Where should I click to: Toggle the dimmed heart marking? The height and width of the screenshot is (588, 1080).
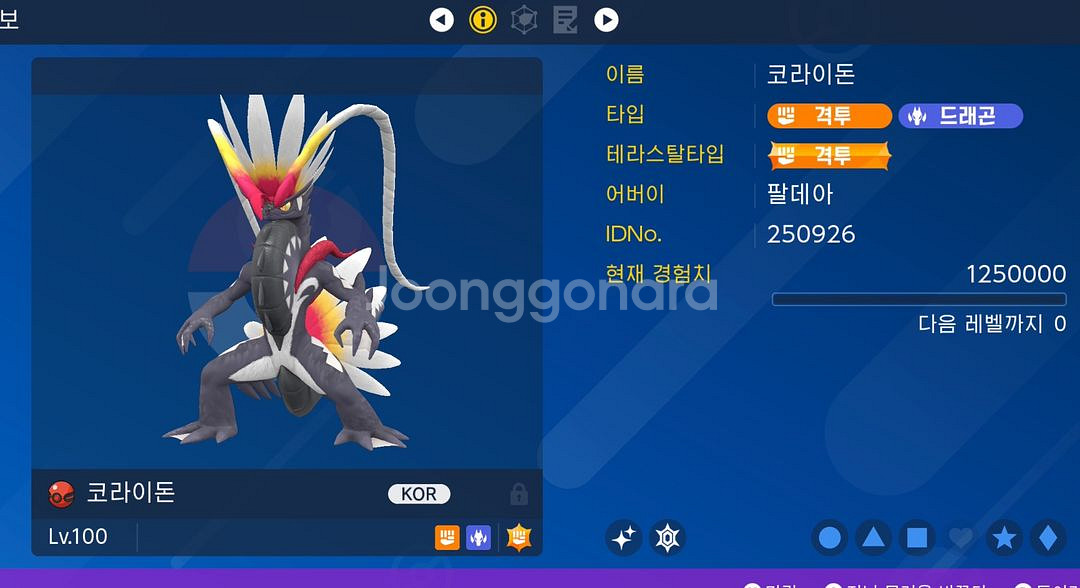click(960, 538)
